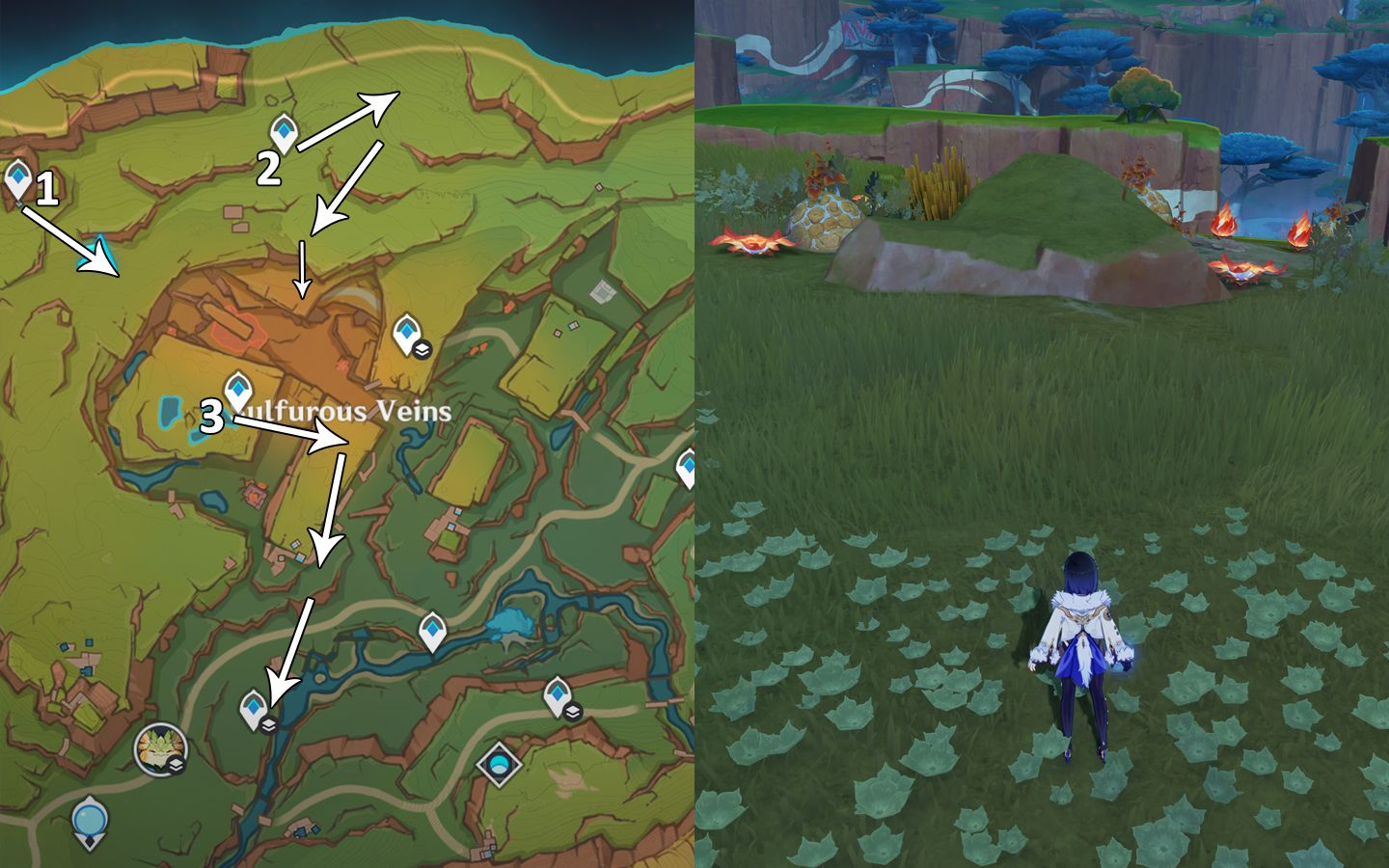Click the number 3 route marker
This screenshot has height=868, width=1389.
(x=212, y=418)
